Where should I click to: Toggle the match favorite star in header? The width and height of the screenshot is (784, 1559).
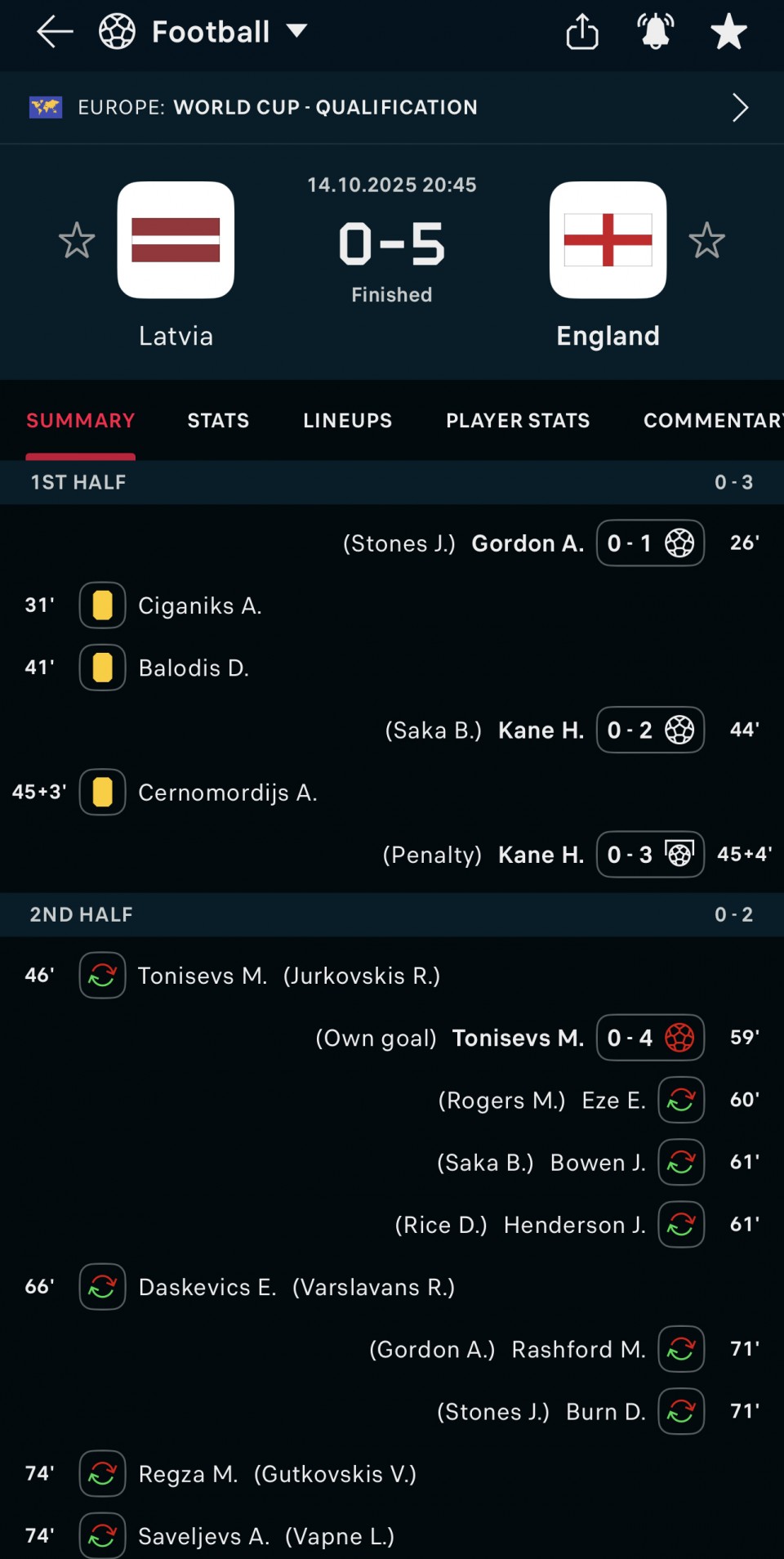[728, 32]
